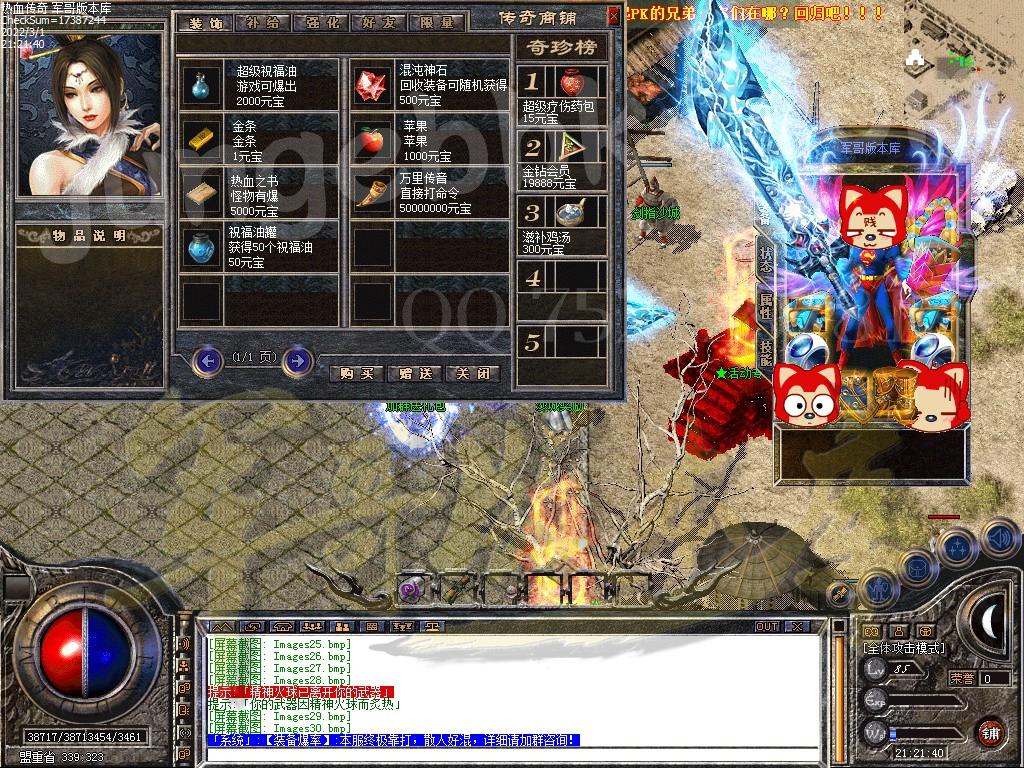Choose the 混沌神石 red crystal item
The width and height of the screenshot is (1024, 768).
click(373, 86)
